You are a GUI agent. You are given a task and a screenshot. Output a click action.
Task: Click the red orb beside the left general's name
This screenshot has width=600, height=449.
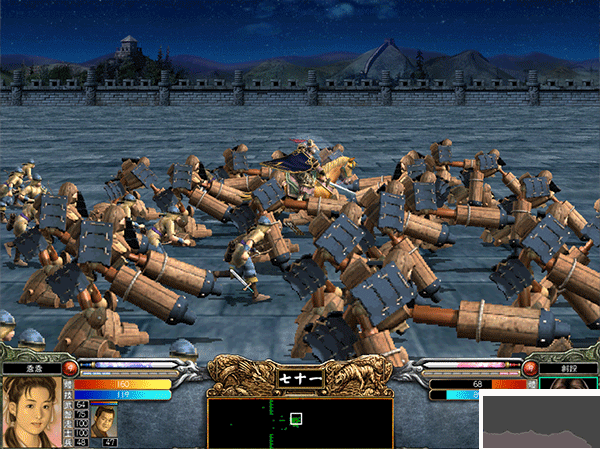(70, 367)
